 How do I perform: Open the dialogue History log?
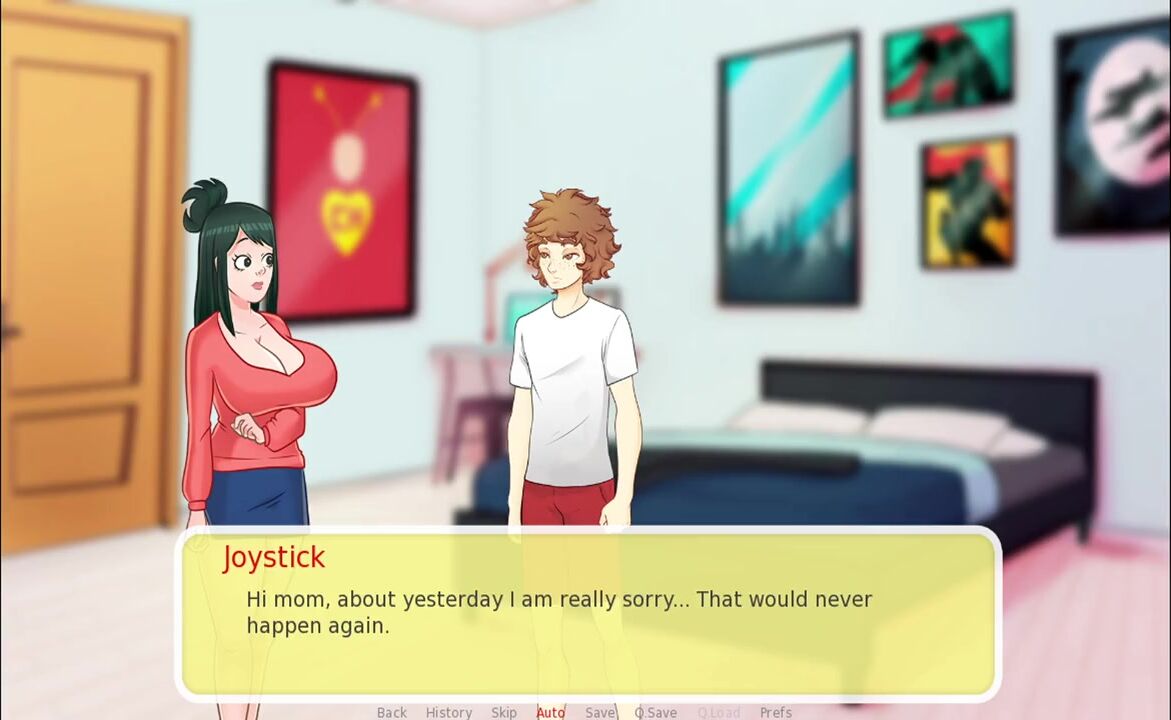(449, 712)
